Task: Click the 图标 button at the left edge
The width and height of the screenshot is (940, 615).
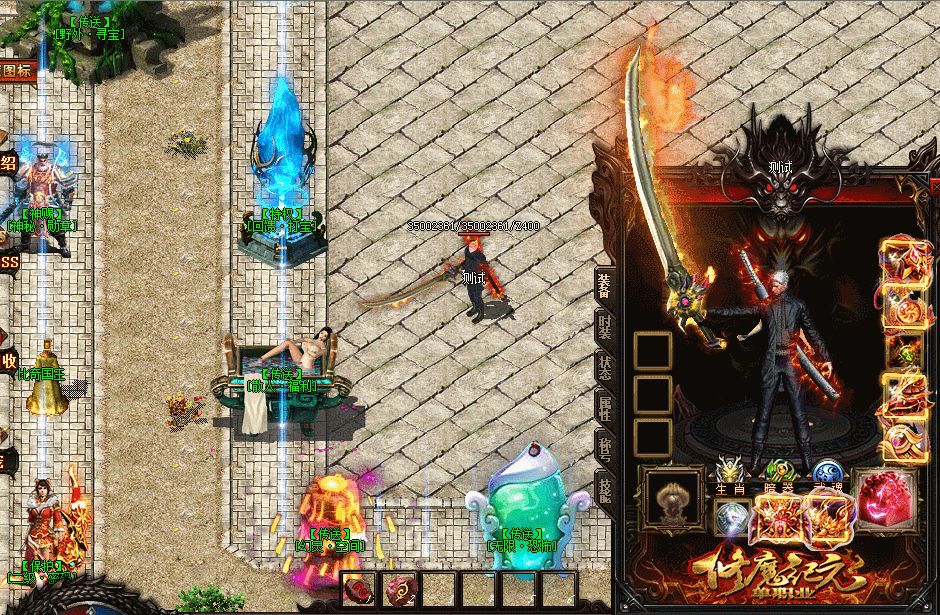Action: click(x=17, y=71)
